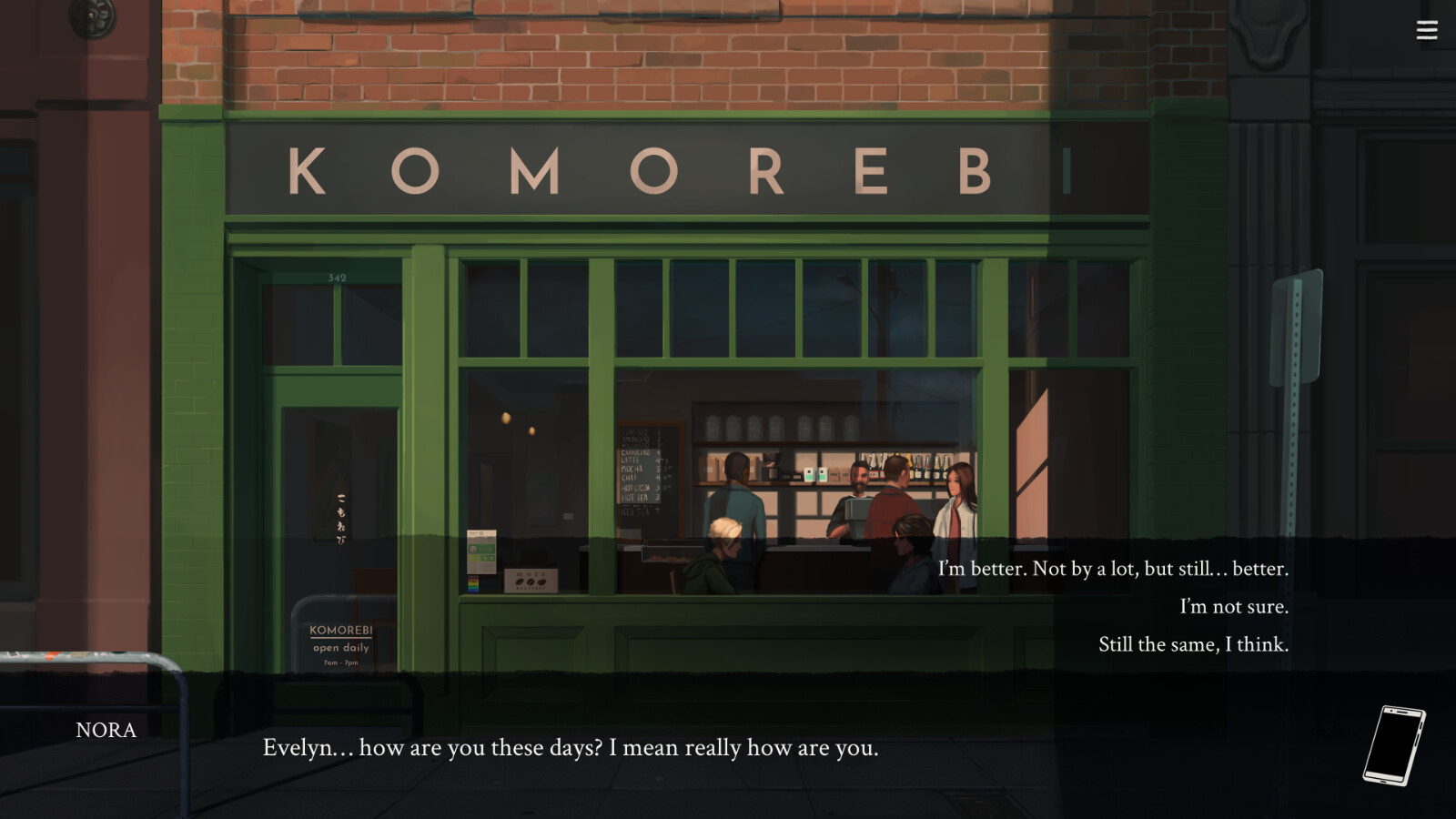Answer "Still the same, I think."
Screen dimensions: 1456x819
point(1192,644)
